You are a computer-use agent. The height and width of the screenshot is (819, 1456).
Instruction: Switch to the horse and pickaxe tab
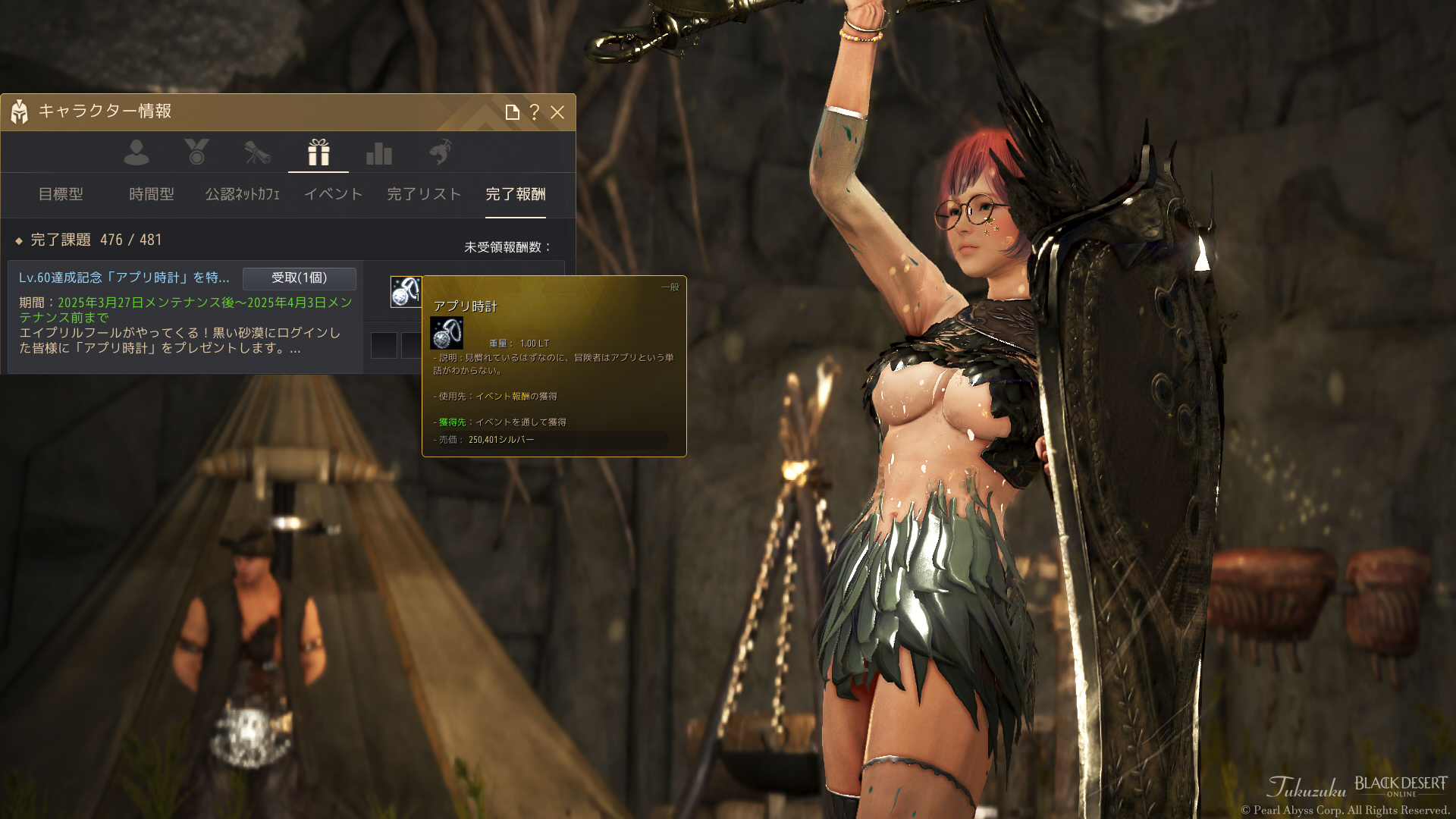pyautogui.click(x=440, y=152)
